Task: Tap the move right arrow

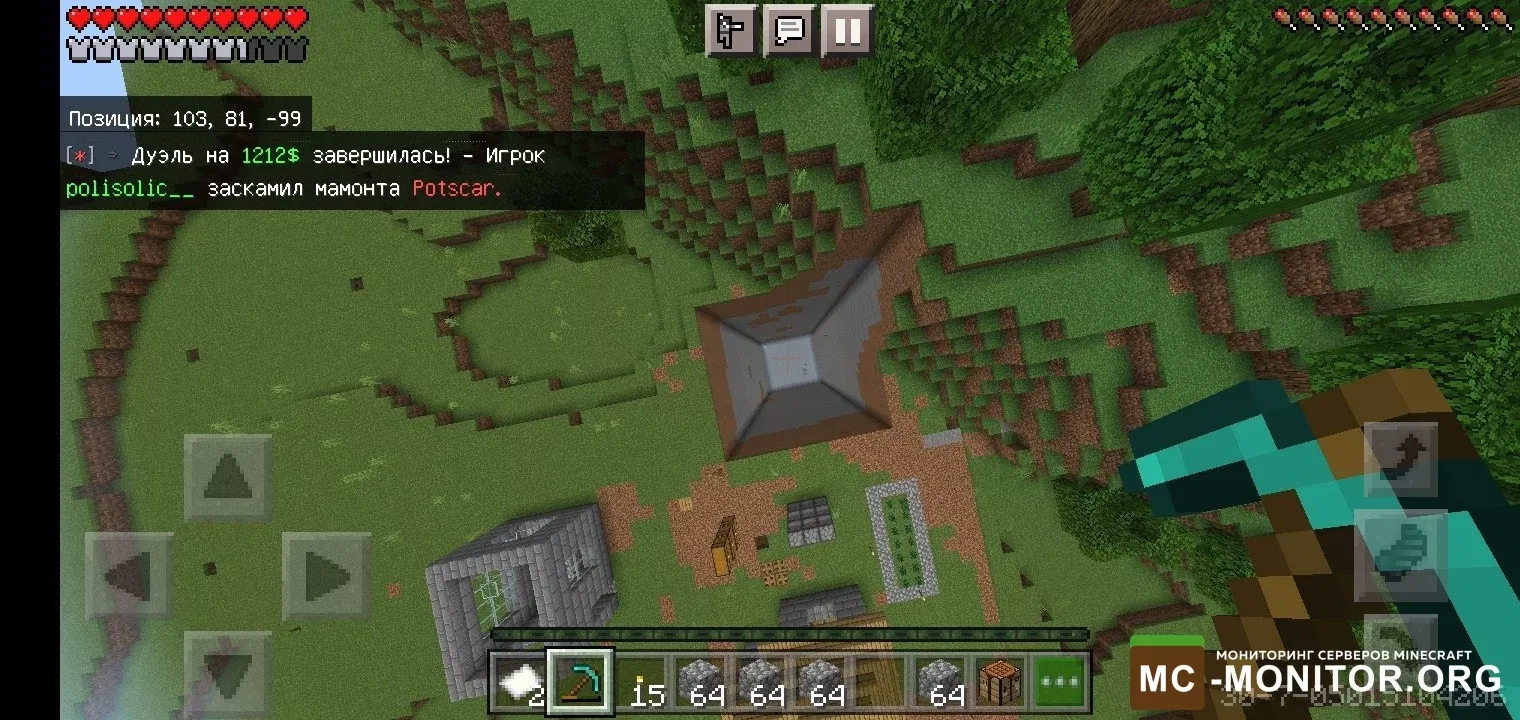Action: coord(326,577)
